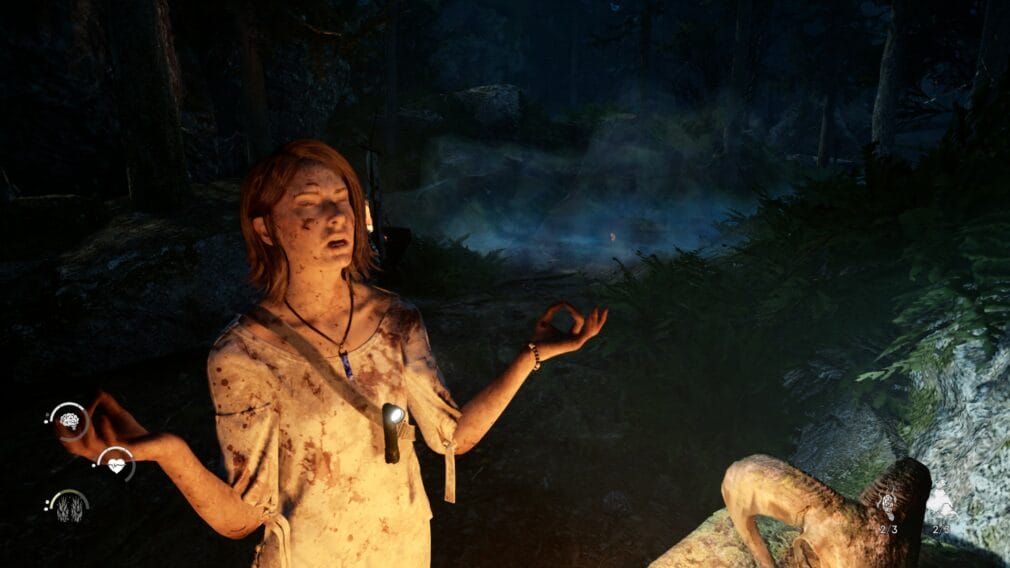Click the heart body-health icon
This screenshot has width=1010, height=568.
coord(116,465)
